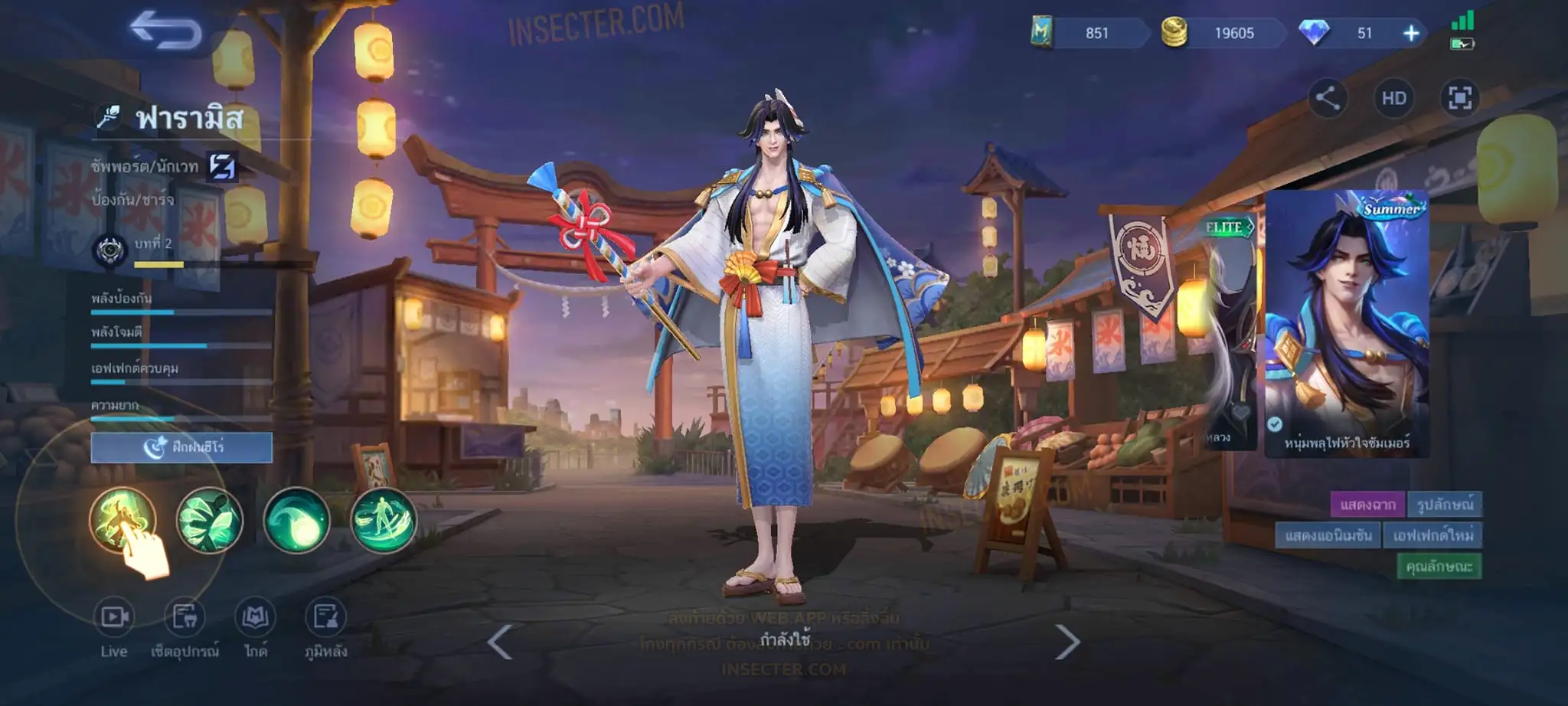Enter fullscreen view with the frame icon
Screen dimensions: 1568x706
tap(1459, 98)
